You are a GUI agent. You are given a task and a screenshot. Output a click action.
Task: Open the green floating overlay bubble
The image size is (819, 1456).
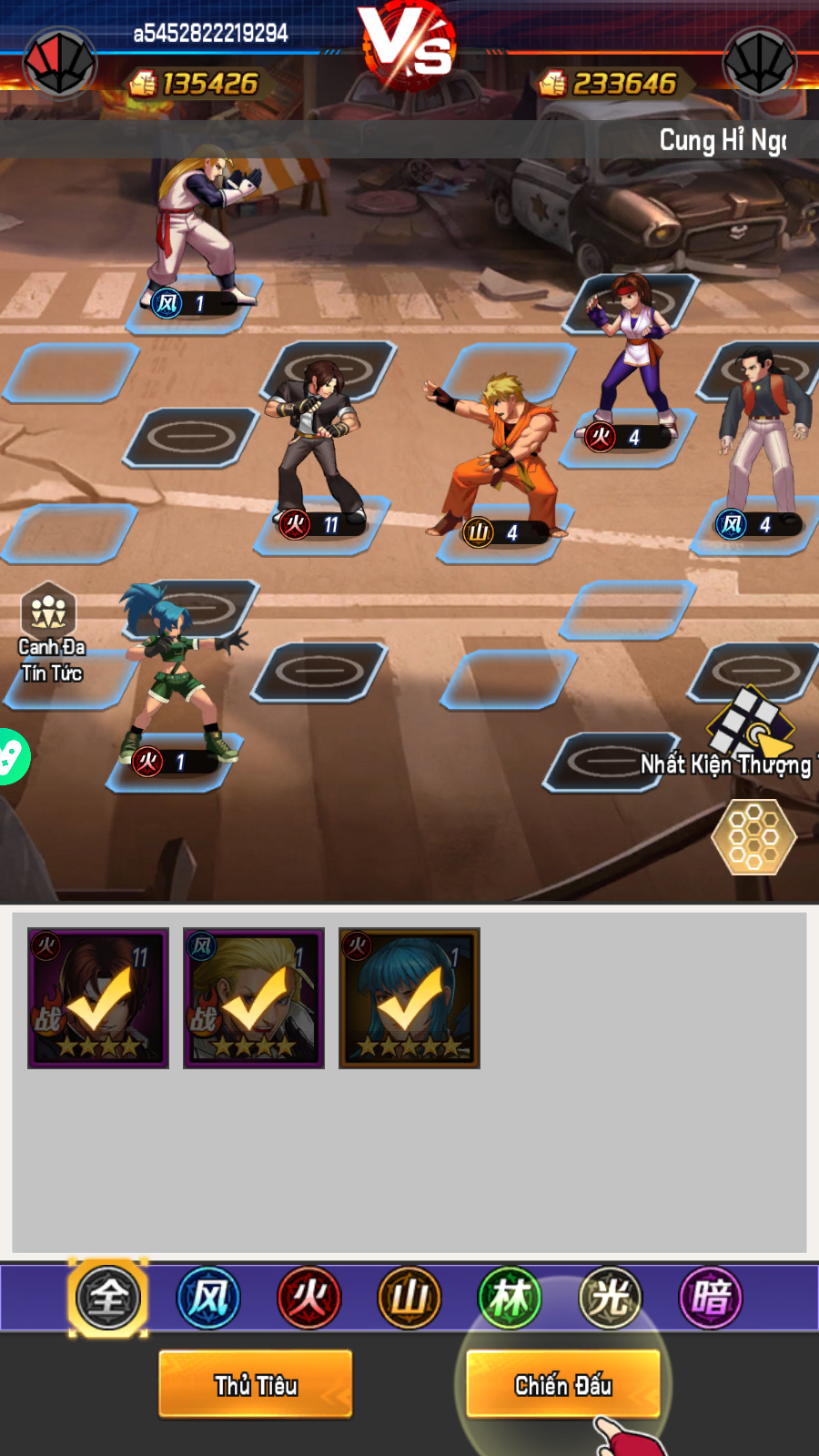click(11, 756)
